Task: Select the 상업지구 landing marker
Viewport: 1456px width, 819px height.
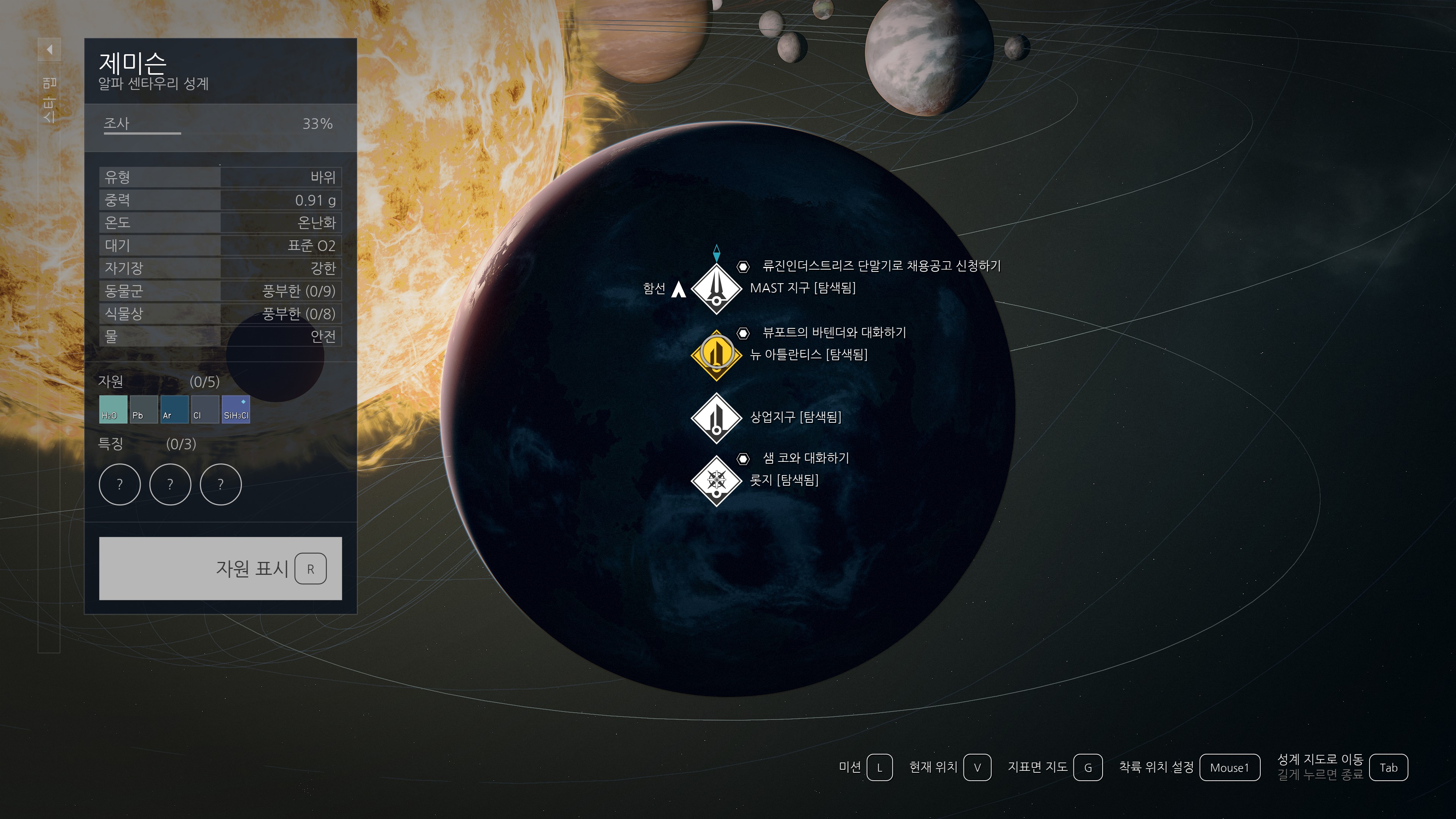Action: (x=716, y=418)
